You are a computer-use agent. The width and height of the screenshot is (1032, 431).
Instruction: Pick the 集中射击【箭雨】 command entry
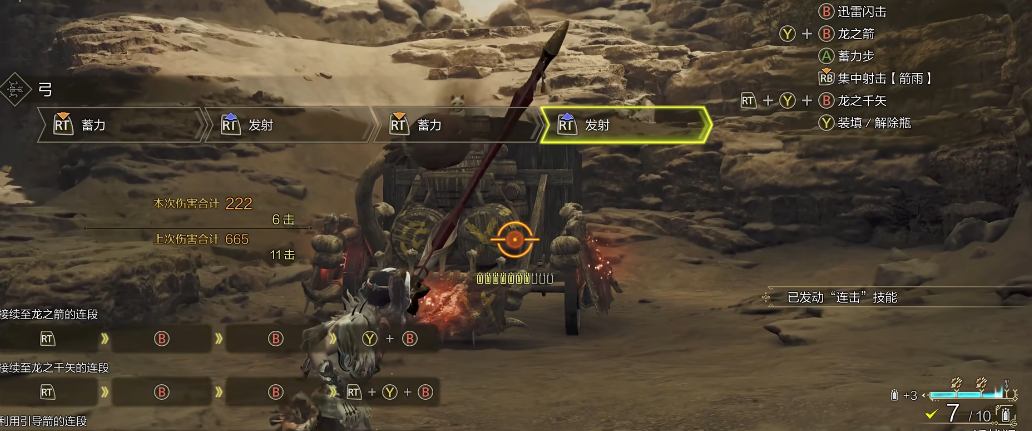pyautogui.click(x=876, y=77)
